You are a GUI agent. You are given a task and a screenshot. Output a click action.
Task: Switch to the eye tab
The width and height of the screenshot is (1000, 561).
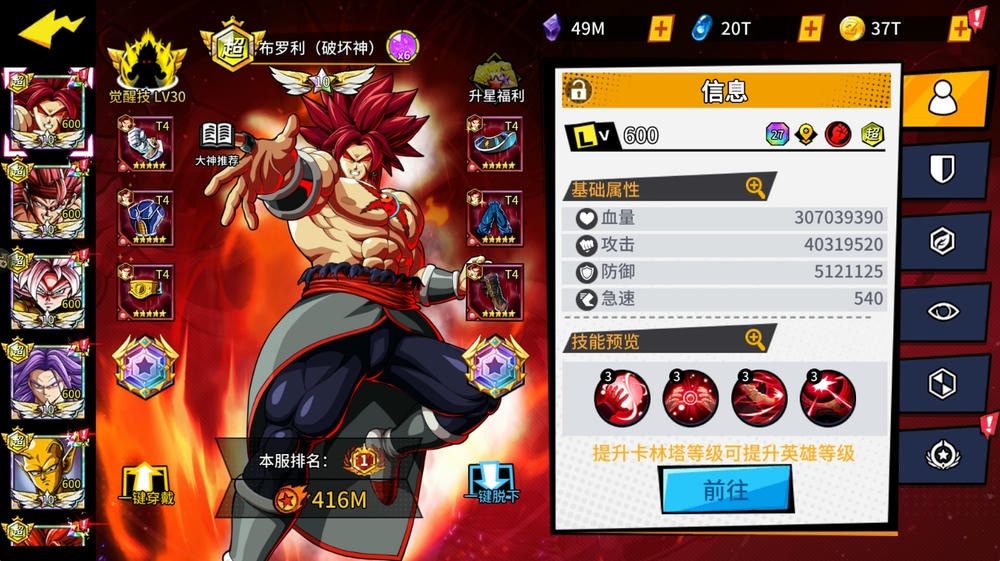point(942,311)
